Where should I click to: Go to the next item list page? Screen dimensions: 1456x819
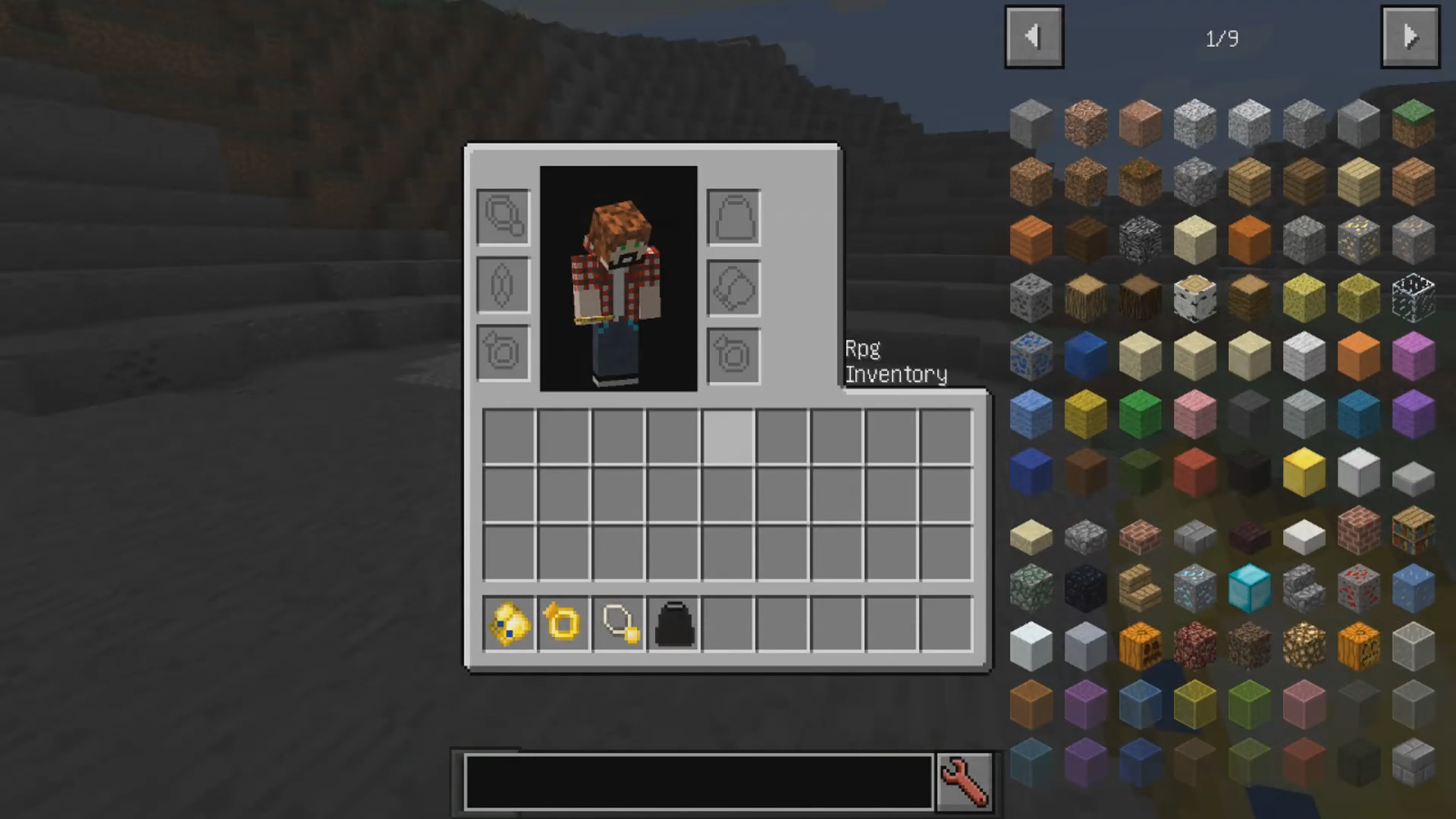(1410, 37)
